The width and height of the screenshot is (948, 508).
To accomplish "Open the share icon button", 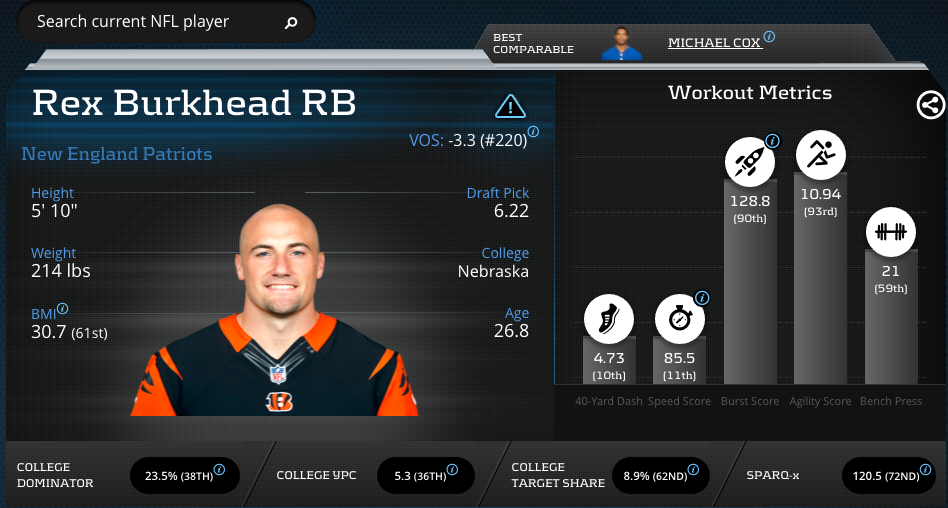I will [929, 105].
